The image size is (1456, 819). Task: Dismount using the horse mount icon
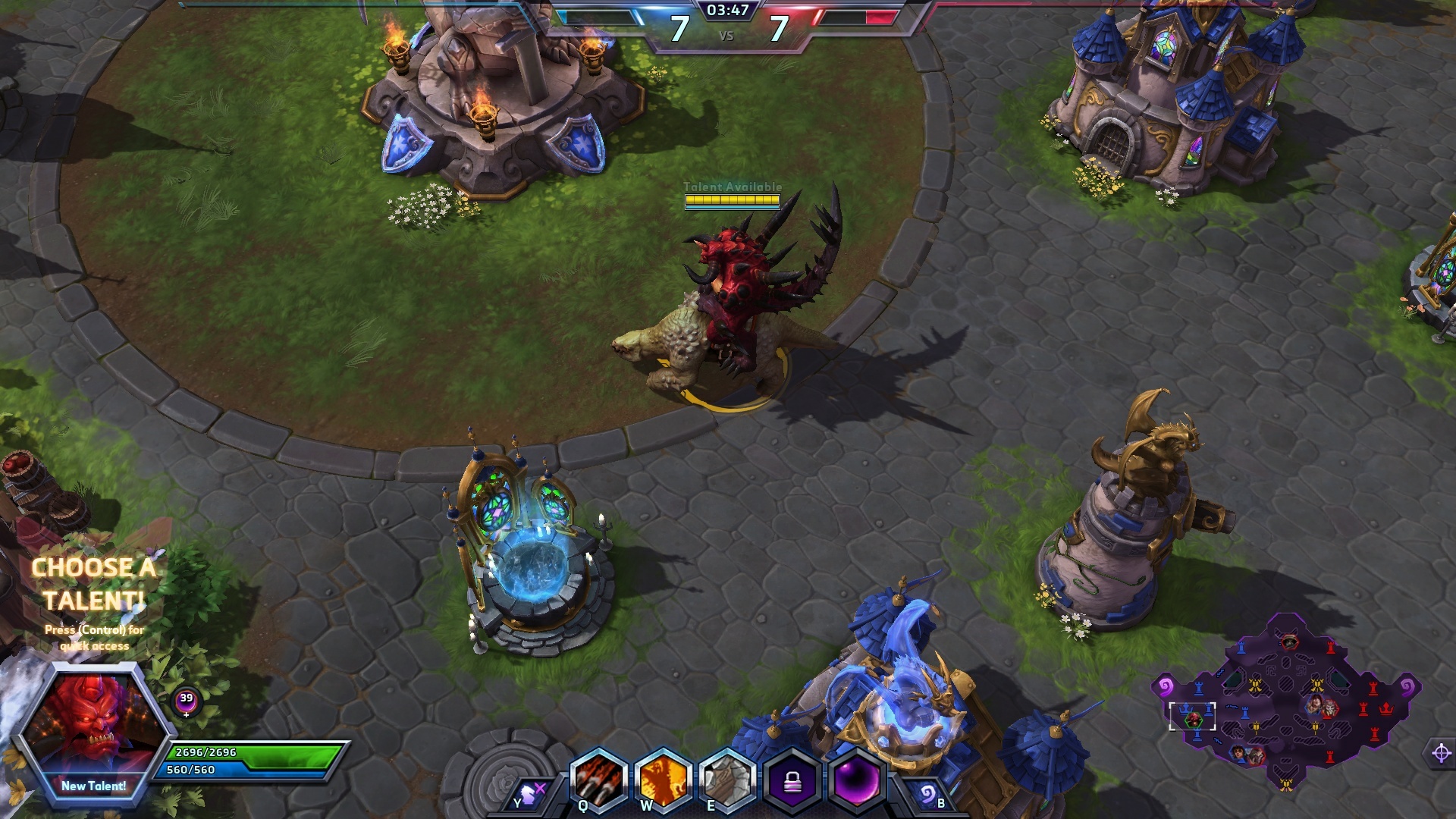[x=529, y=794]
